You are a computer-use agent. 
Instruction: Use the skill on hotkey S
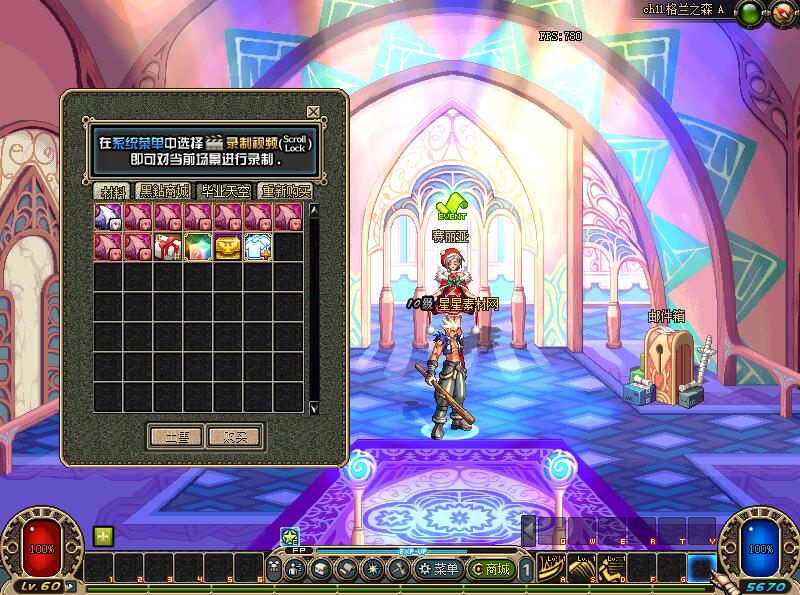click(584, 568)
